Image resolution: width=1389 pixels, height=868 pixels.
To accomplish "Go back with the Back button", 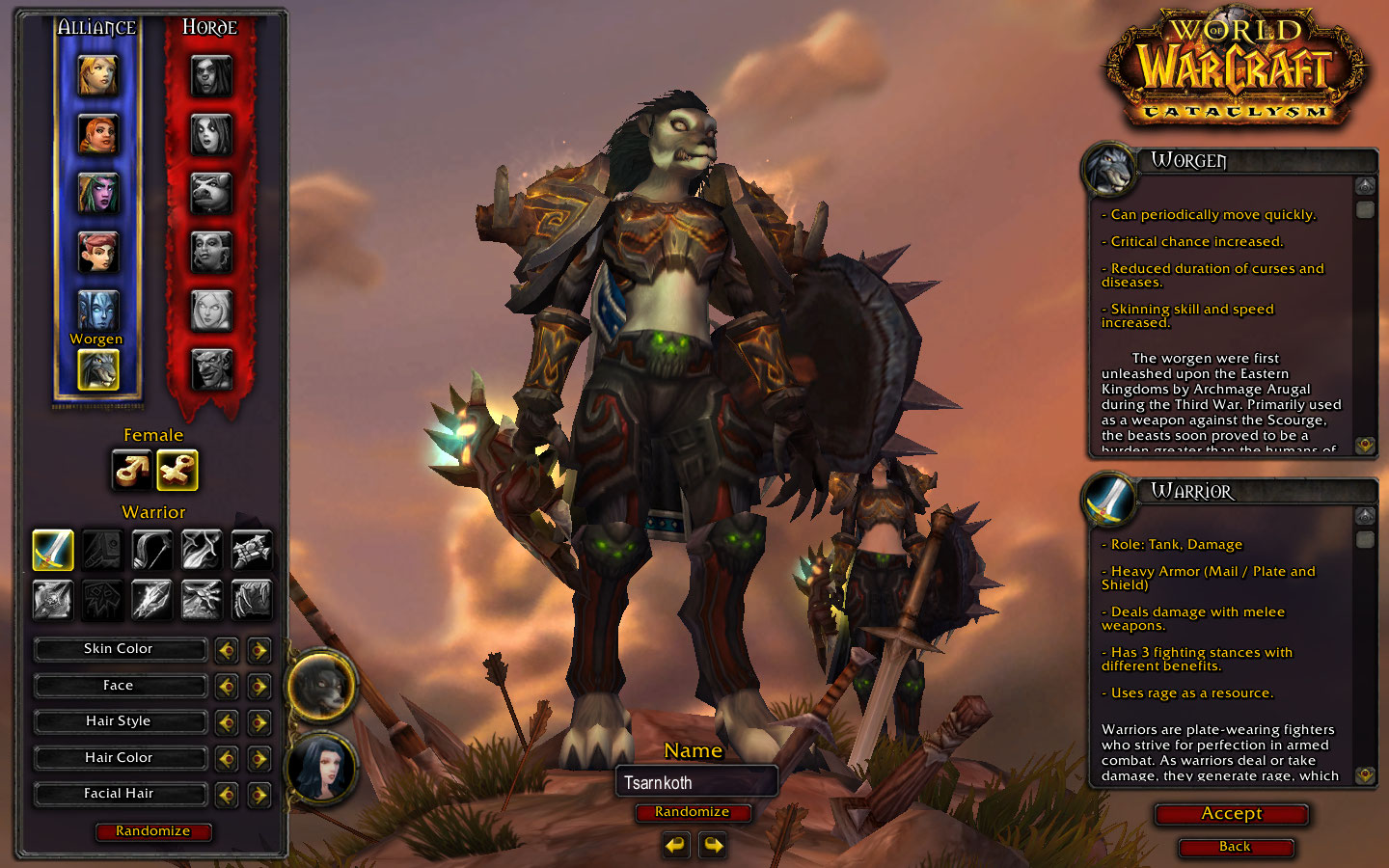I will pyautogui.click(x=1235, y=847).
